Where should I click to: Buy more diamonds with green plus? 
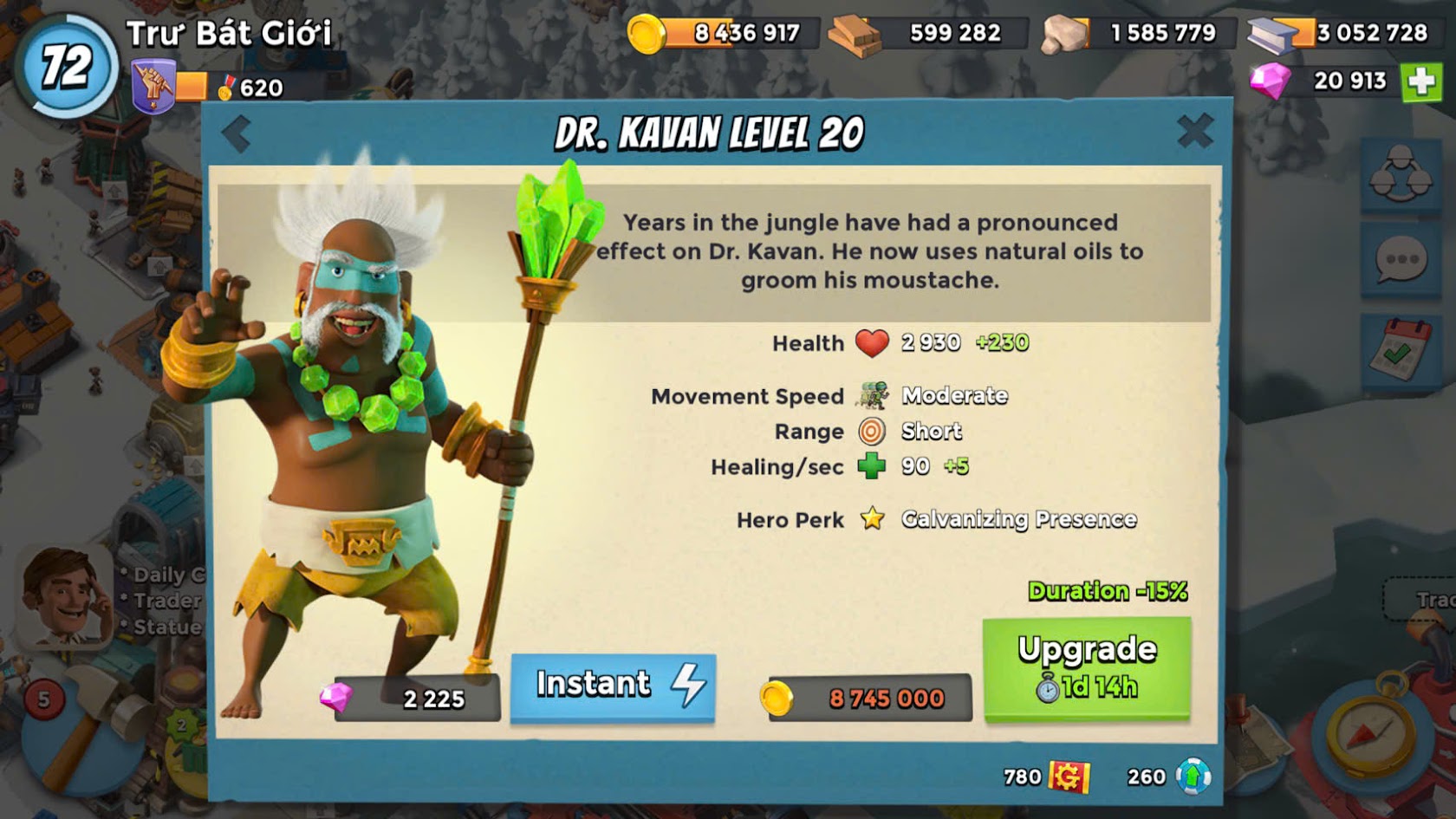tap(1421, 81)
